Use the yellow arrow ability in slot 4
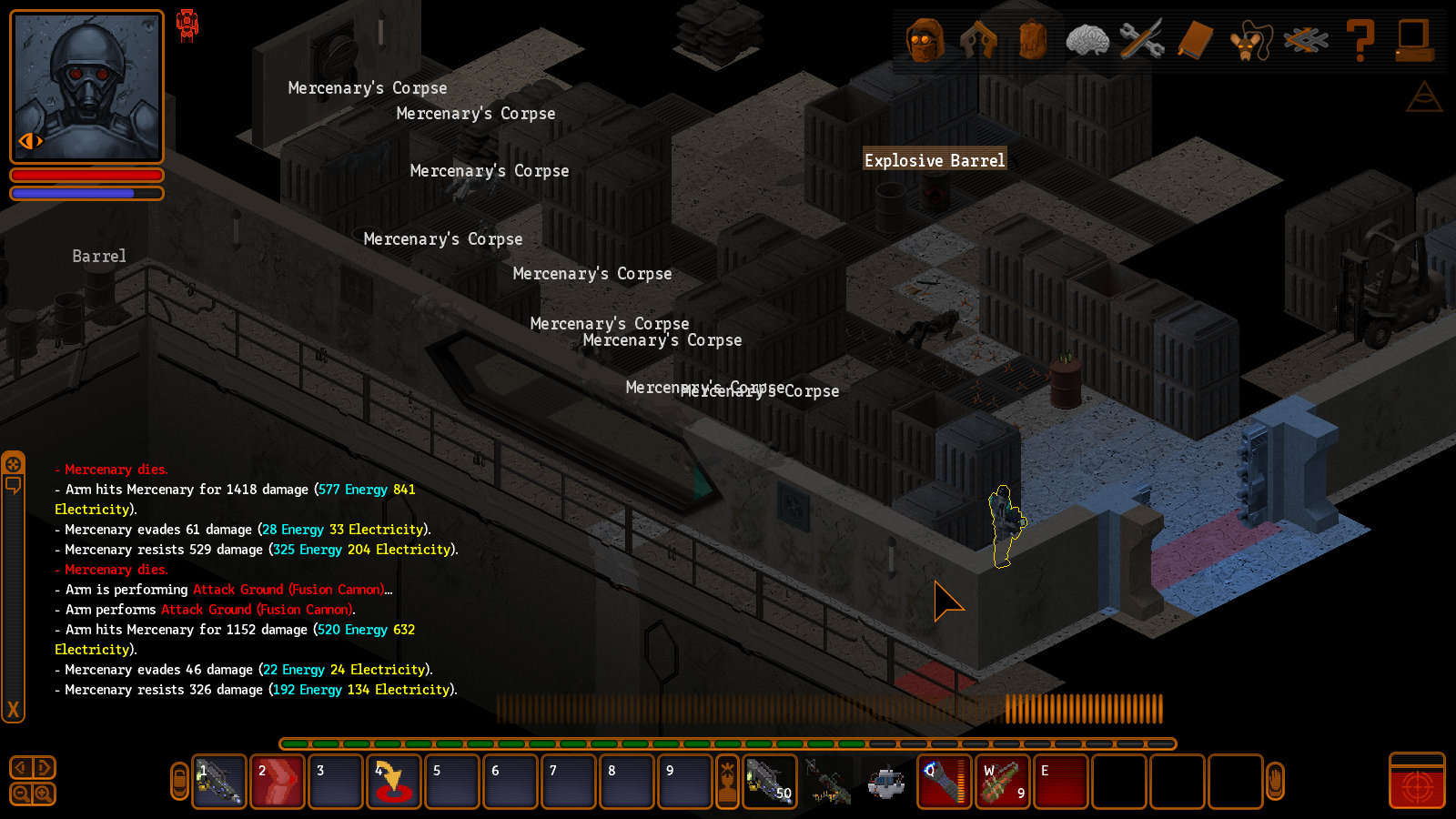Image resolution: width=1456 pixels, height=819 pixels. tap(394, 782)
